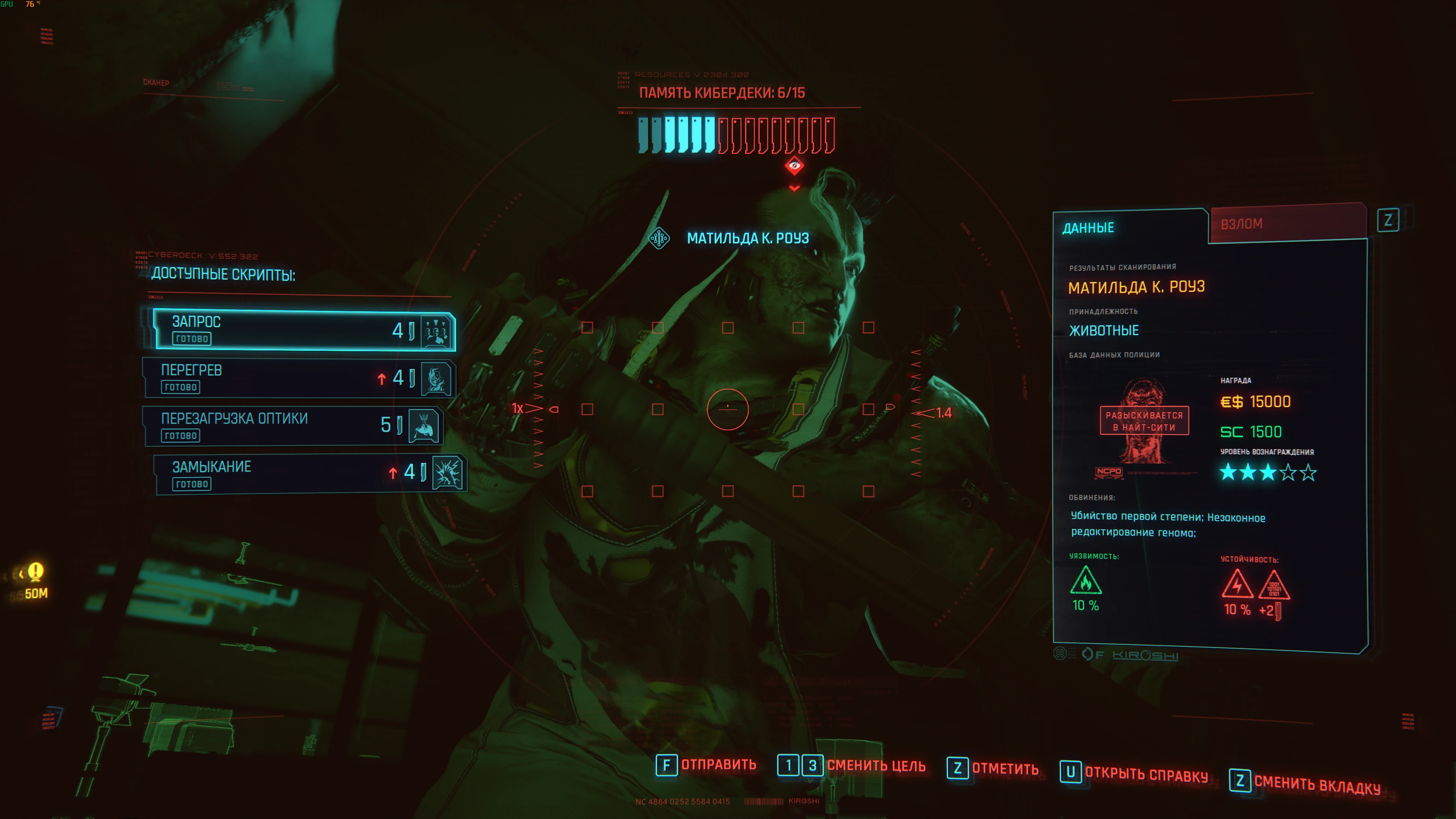Click Открыть справку at the bottom

click(1134, 773)
